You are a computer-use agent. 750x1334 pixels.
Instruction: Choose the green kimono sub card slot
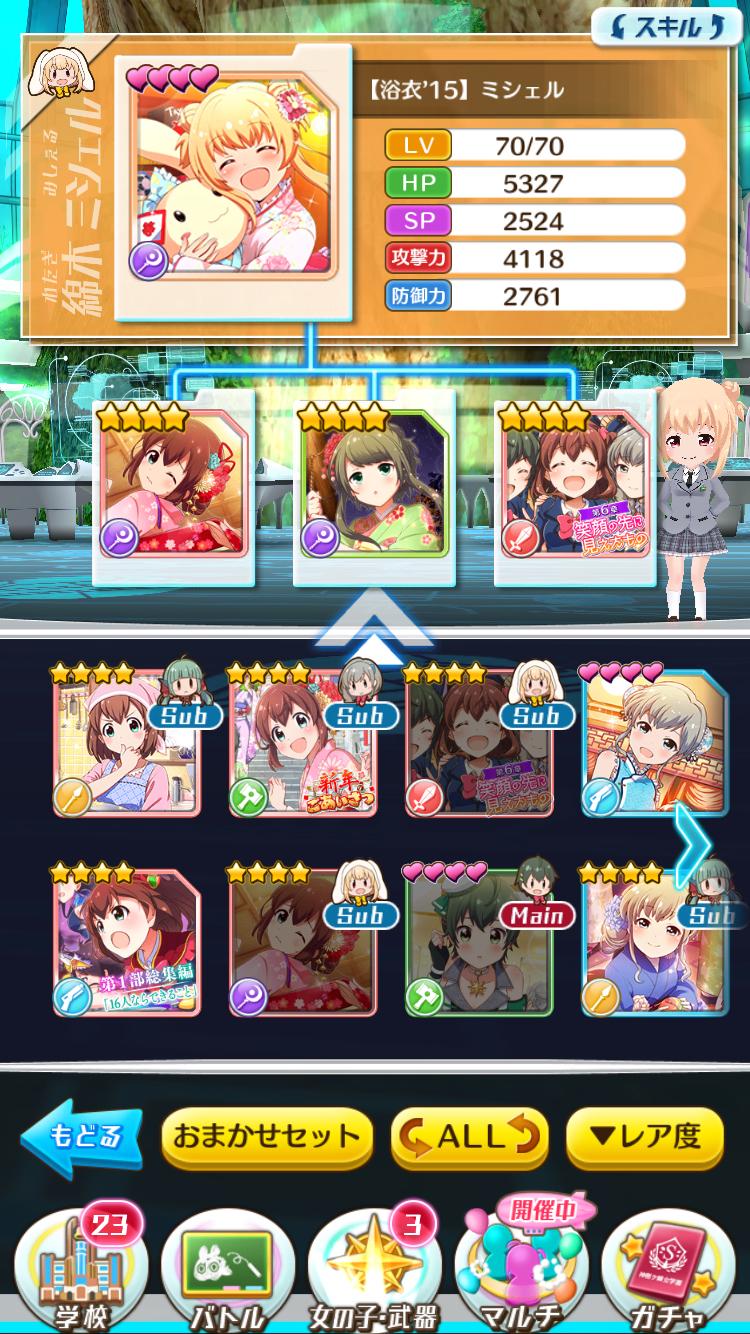pyautogui.click(x=373, y=490)
